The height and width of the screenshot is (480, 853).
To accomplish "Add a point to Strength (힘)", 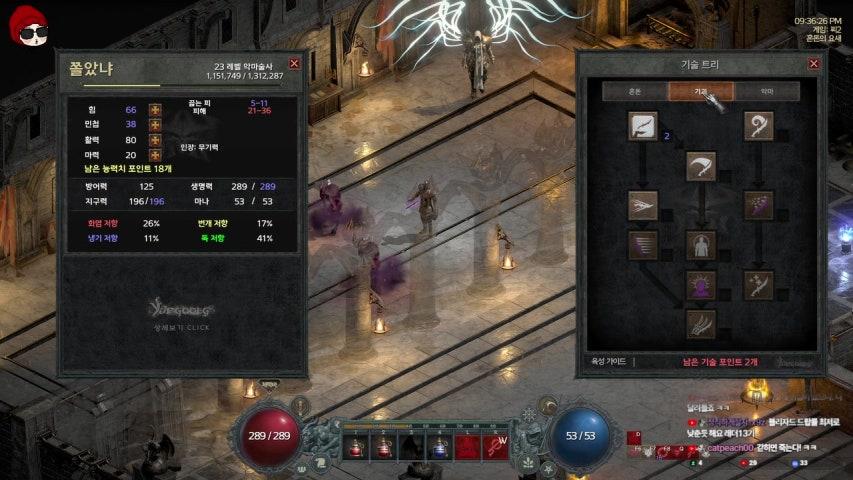I will [155, 109].
